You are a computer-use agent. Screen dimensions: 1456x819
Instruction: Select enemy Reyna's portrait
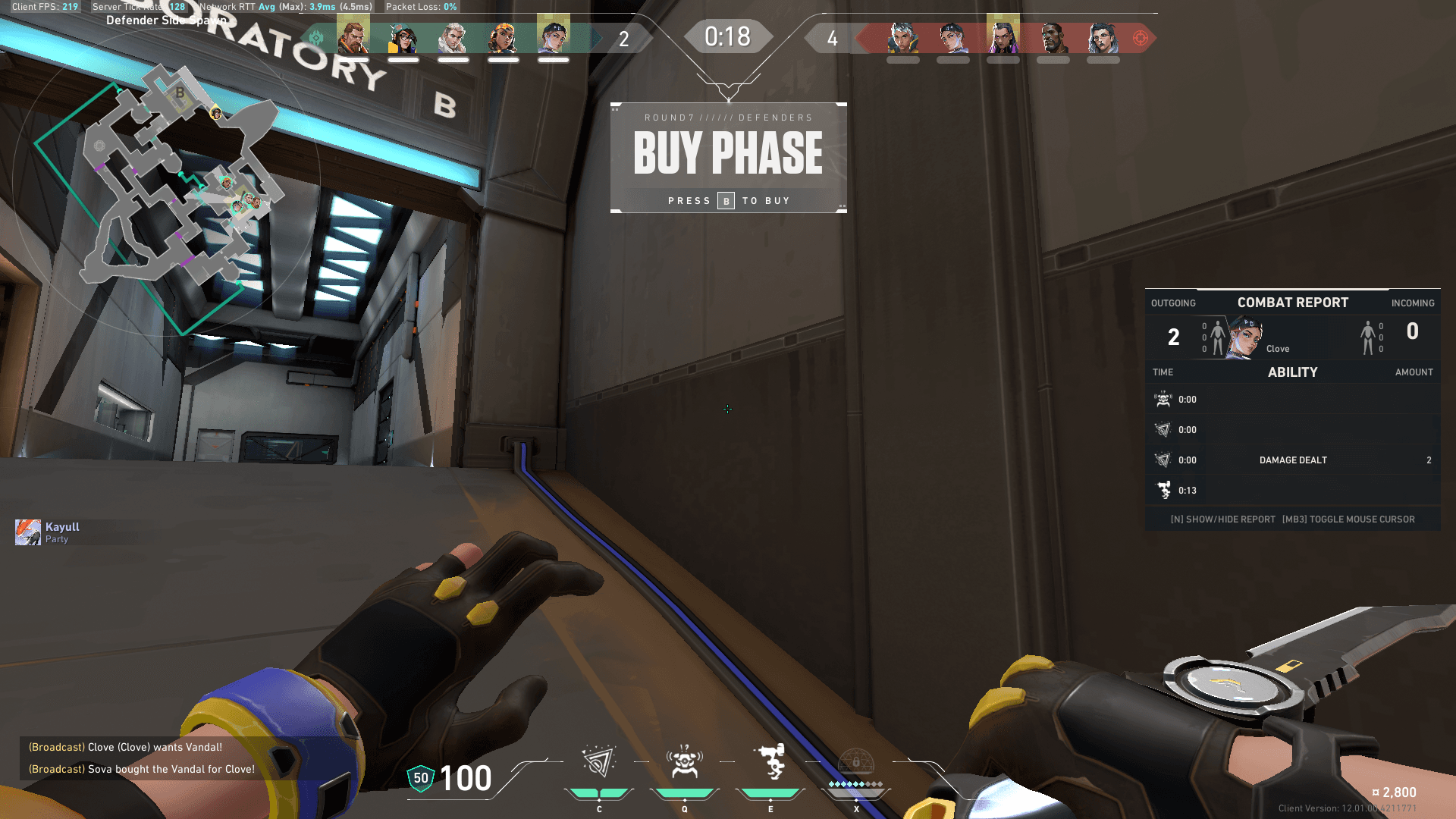[x=1003, y=38]
